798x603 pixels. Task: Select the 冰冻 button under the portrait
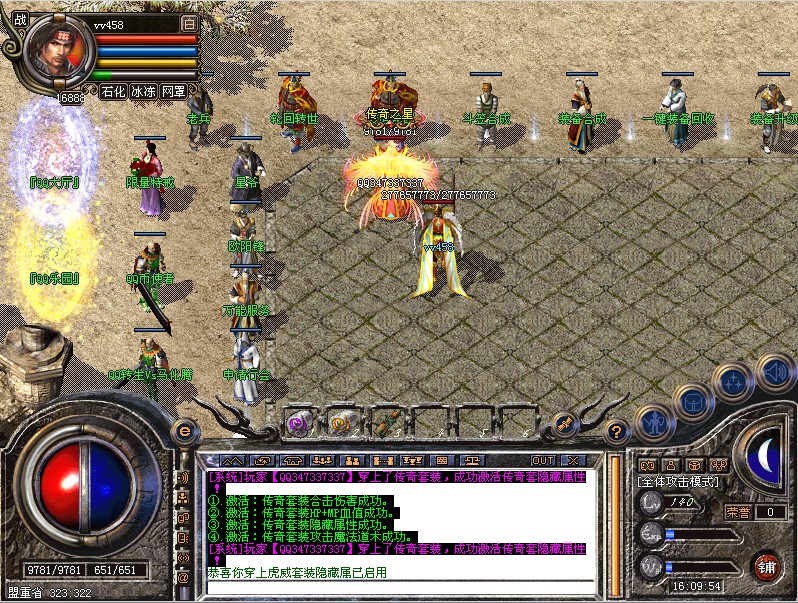click(144, 91)
